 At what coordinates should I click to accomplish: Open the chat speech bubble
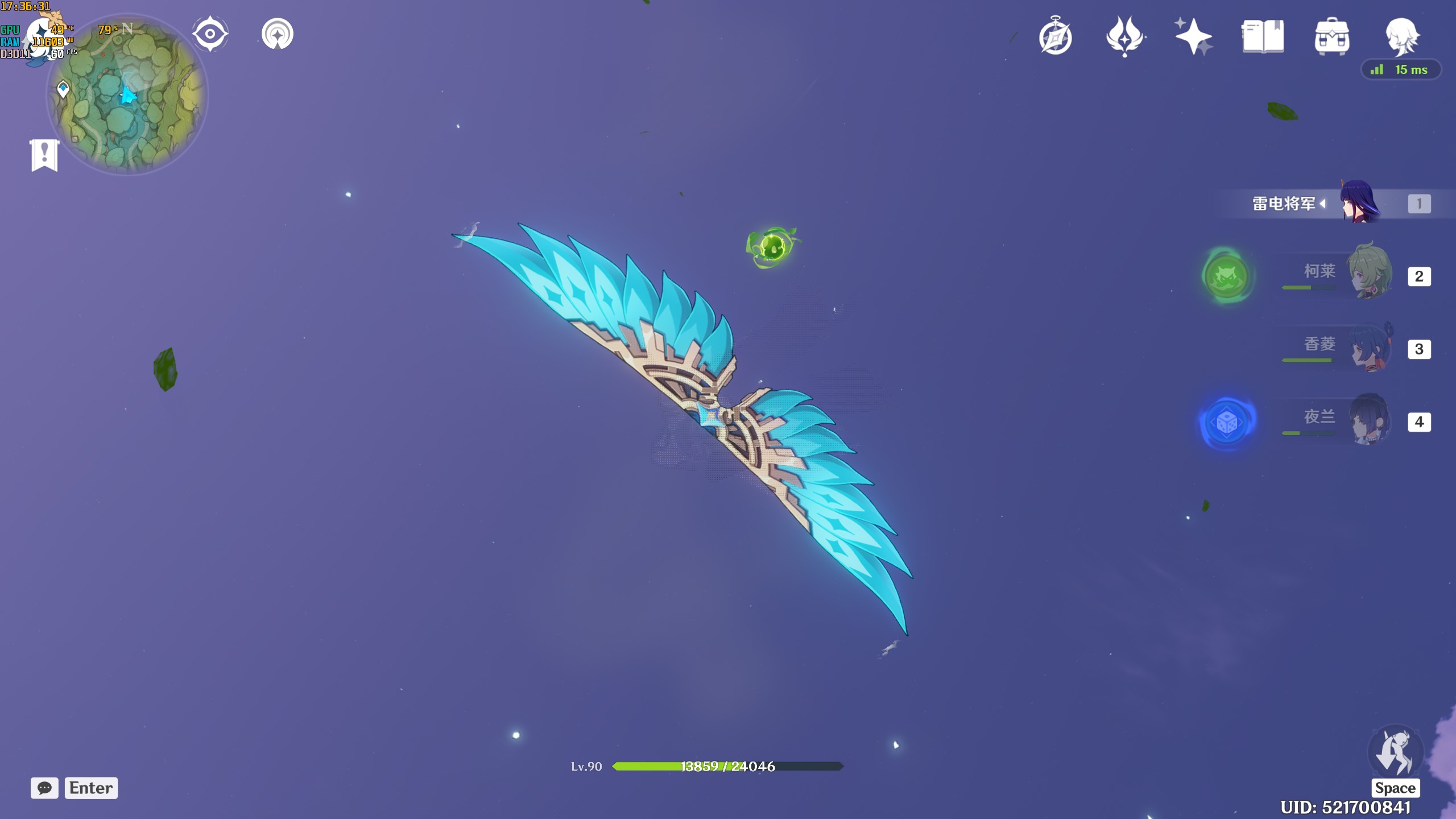(44, 788)
